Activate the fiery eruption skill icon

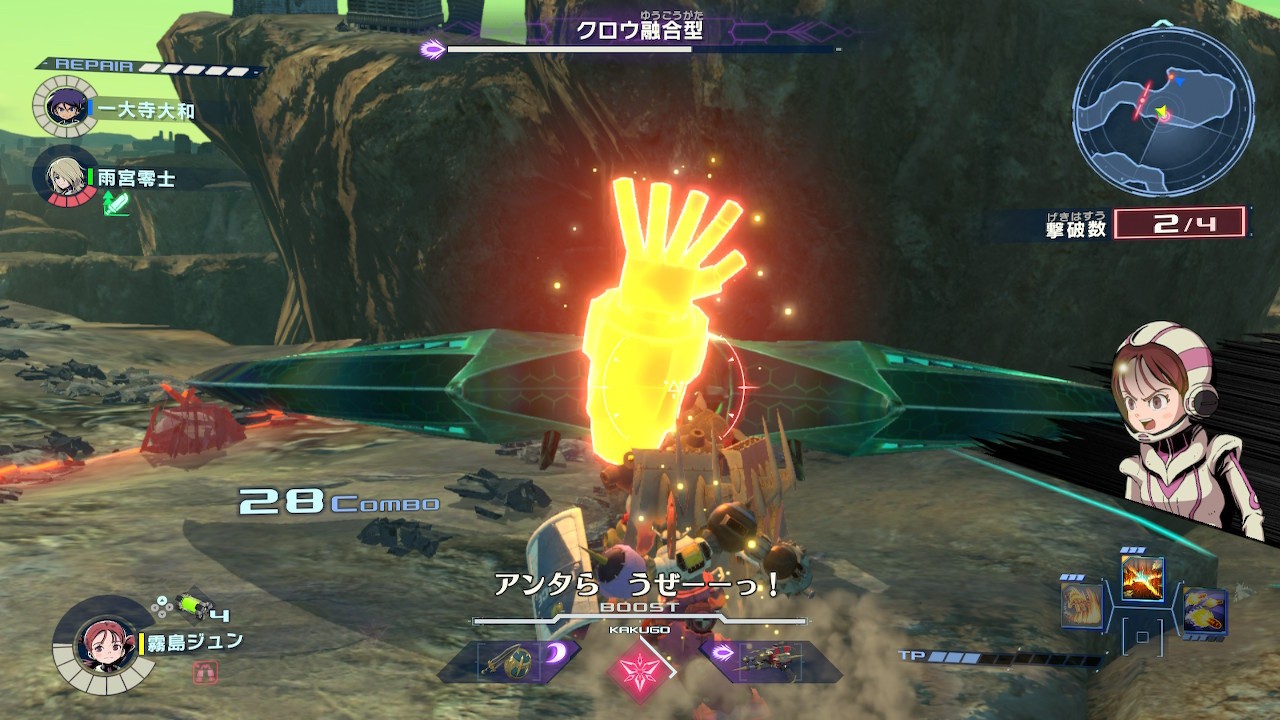coord(1142,579)
